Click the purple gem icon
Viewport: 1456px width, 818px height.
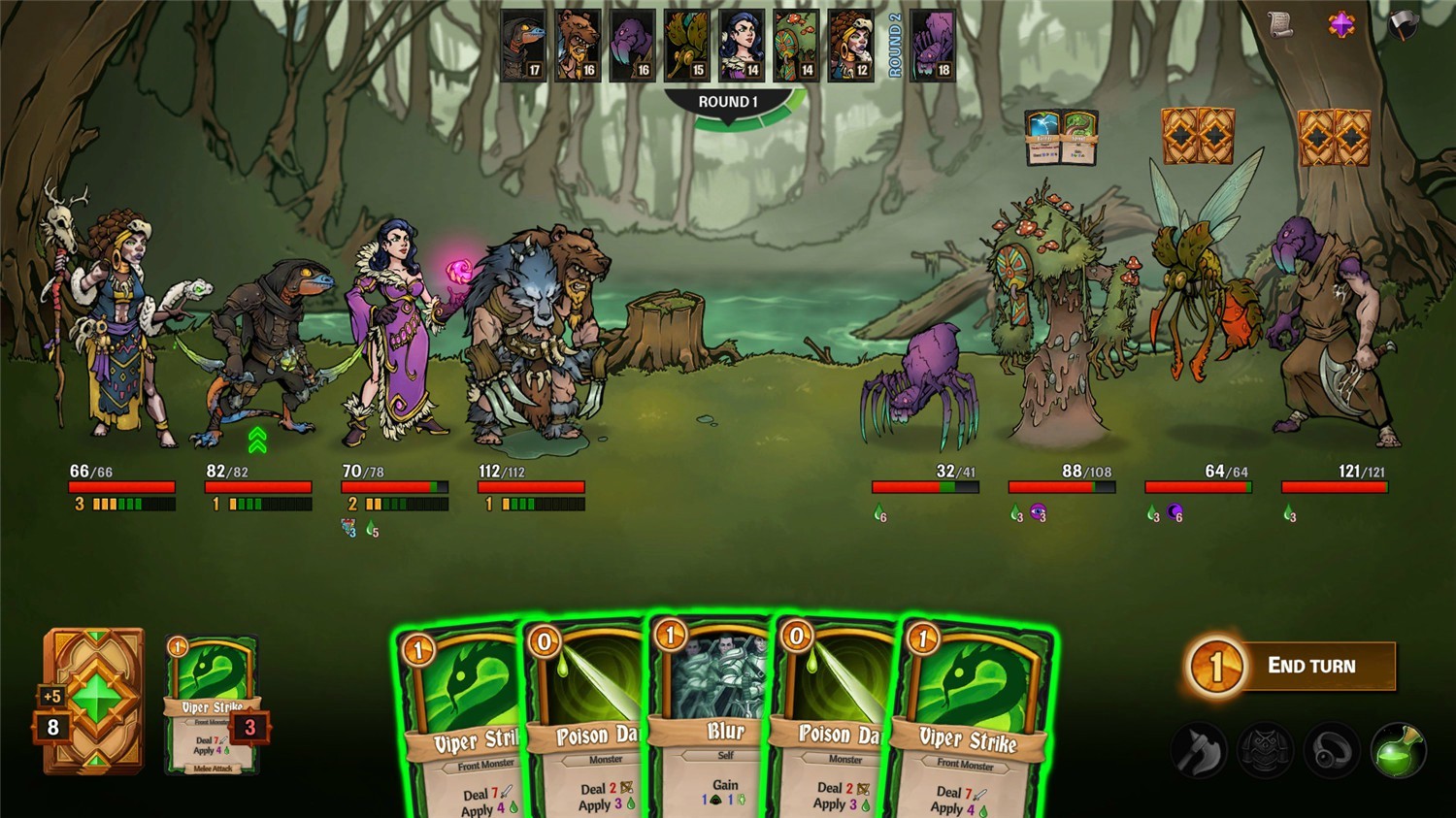pos(1341,25)
